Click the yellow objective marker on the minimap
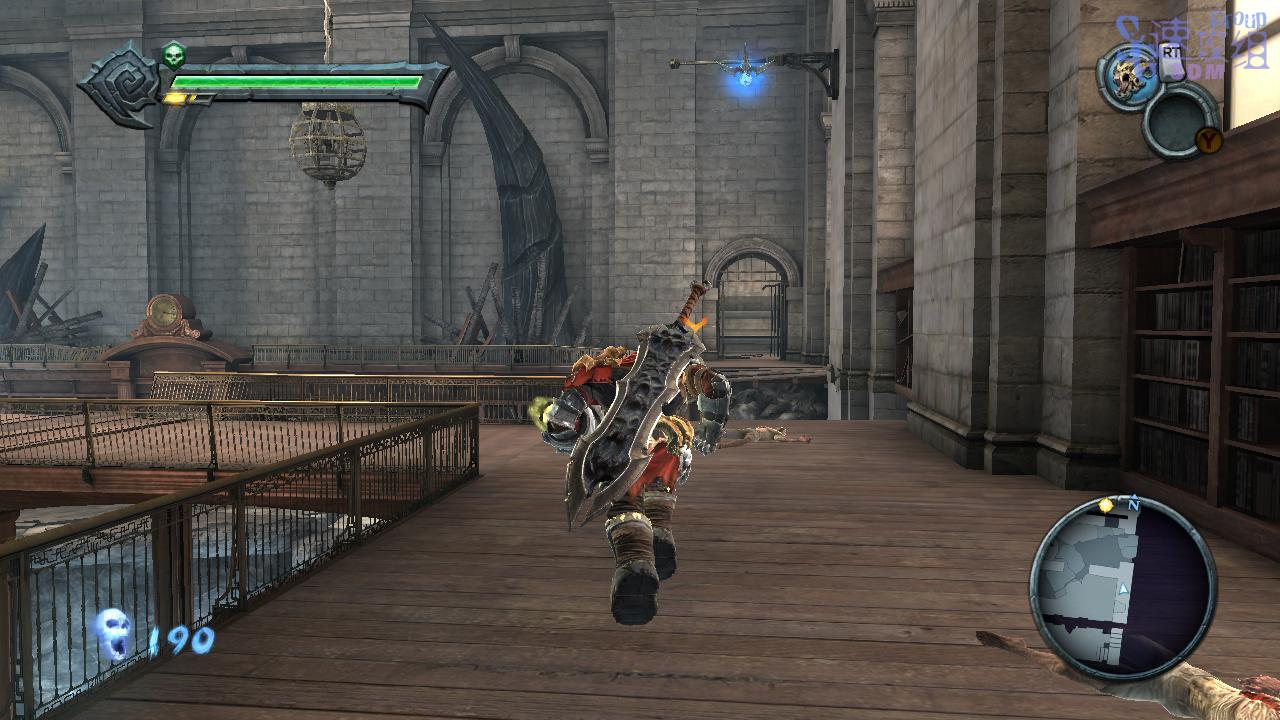This screenshot has height=720, width=1280. pos(1106,506)
